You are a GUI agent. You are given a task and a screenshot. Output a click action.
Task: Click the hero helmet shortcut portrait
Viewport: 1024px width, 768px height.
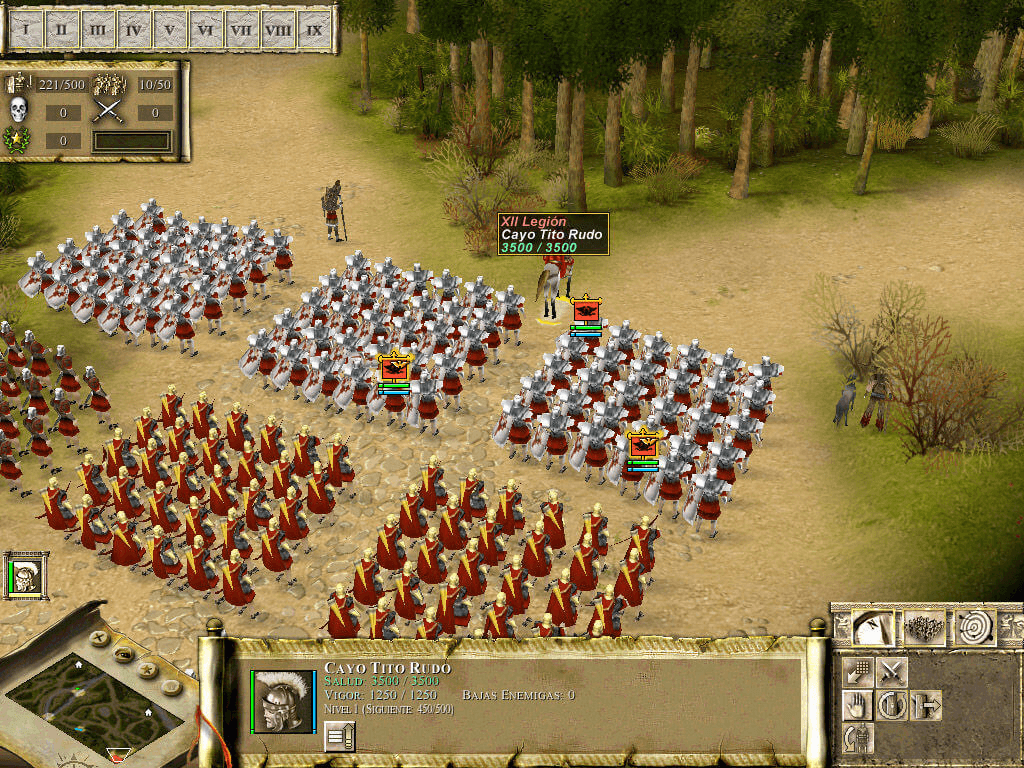24,576
